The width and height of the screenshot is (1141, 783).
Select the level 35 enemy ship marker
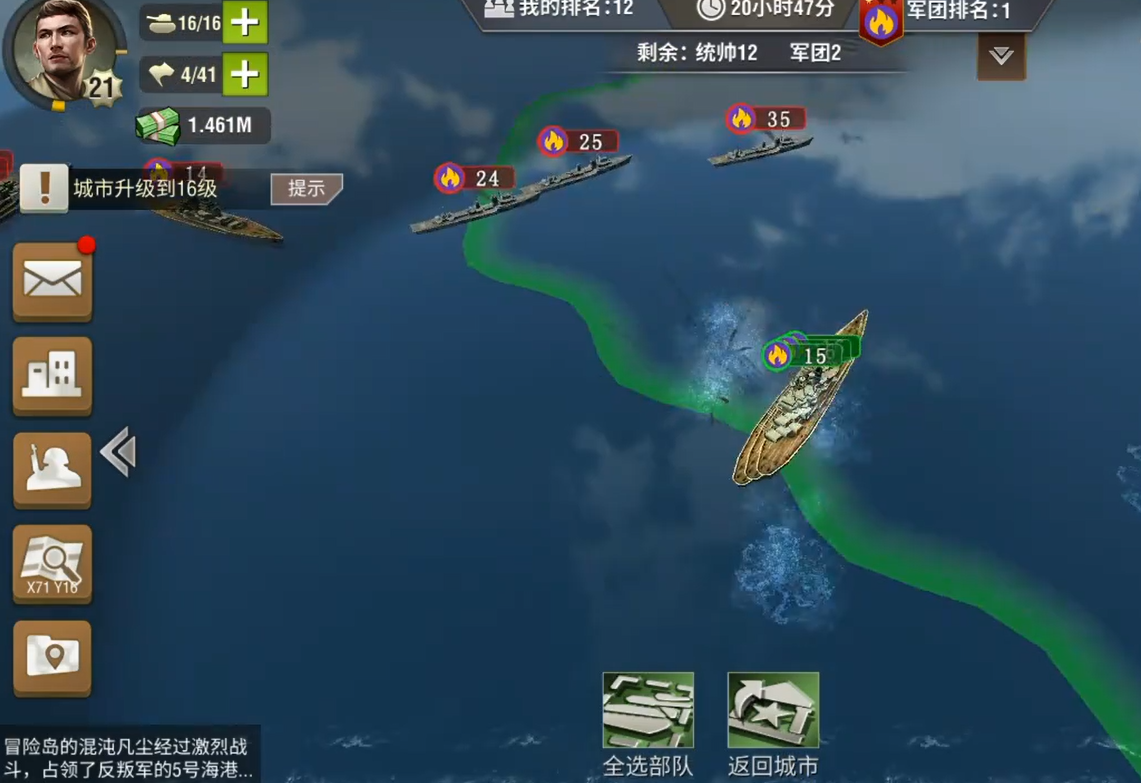click(767, 120)
